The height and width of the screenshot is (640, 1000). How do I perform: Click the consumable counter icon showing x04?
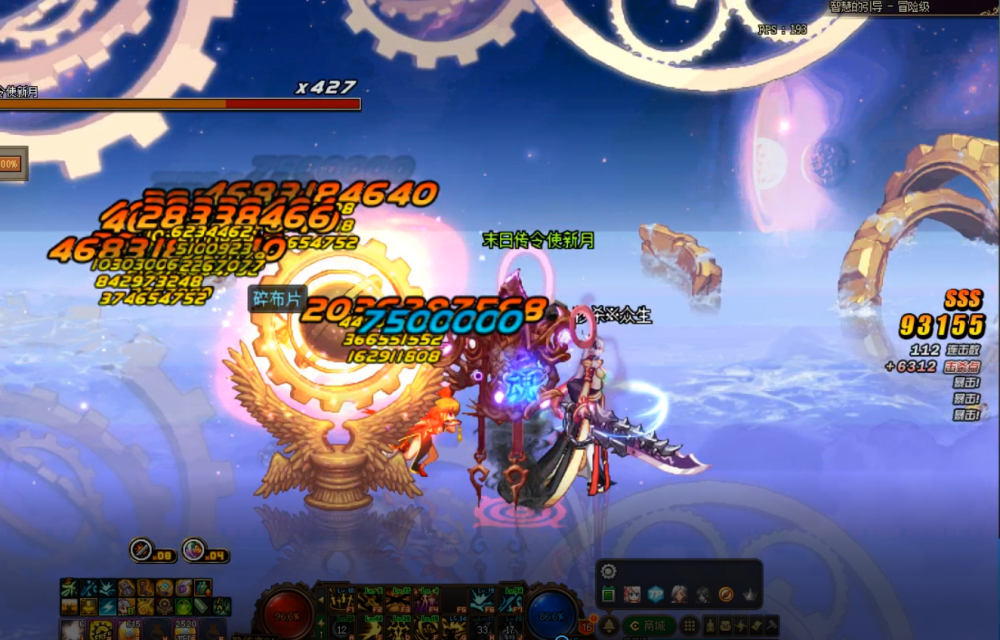click(195, 549)
